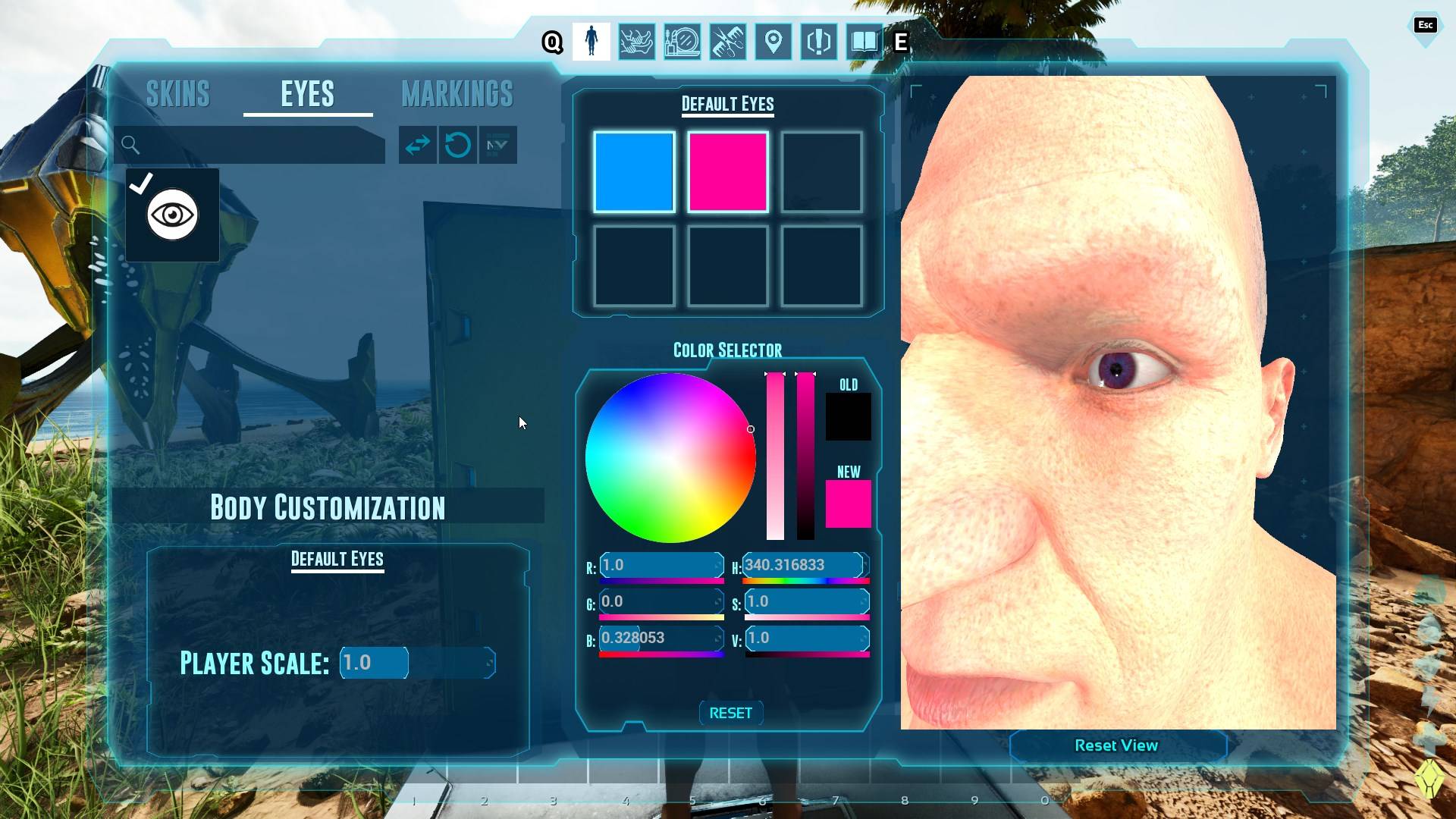Click inside the search field

click(x=250, y=145)
